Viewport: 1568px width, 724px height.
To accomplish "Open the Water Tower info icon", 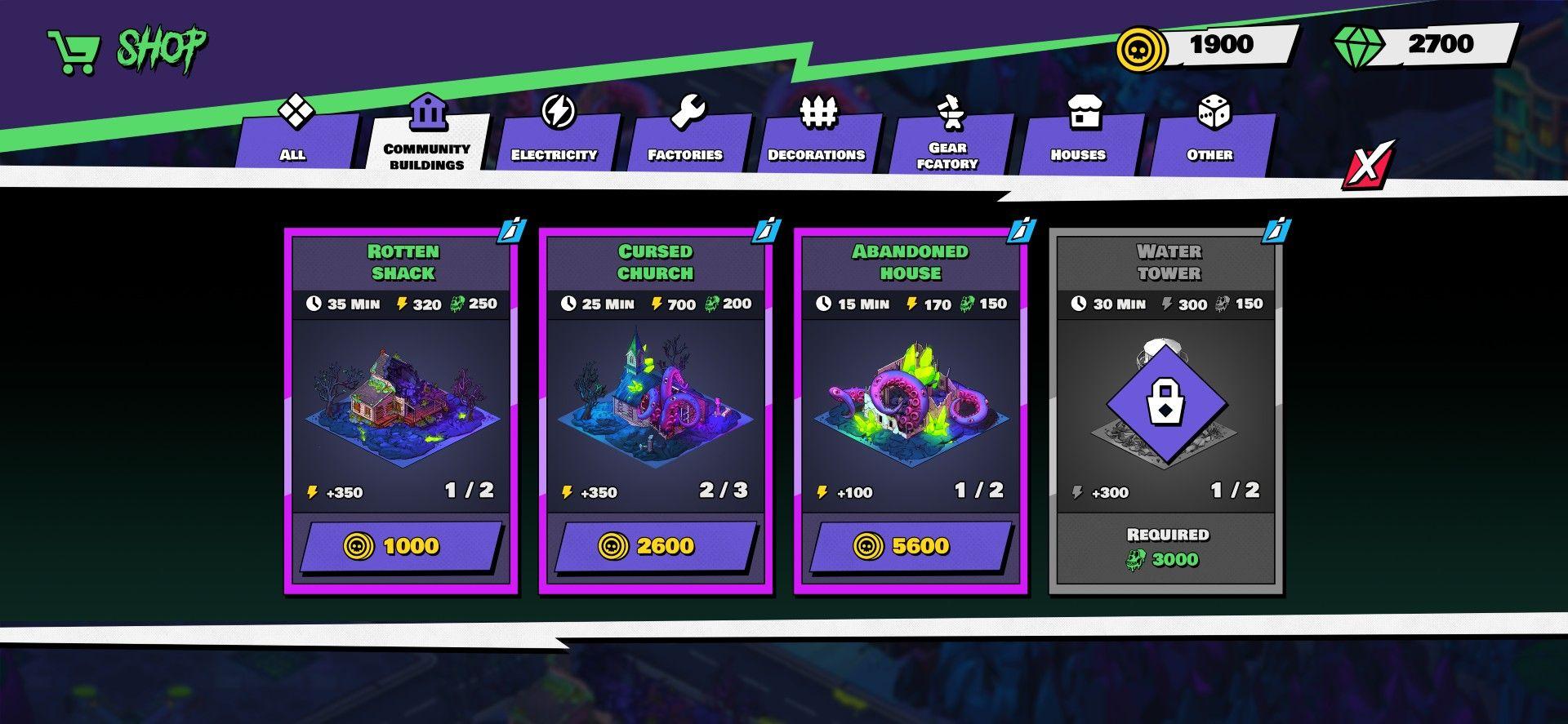I will (1277, 232).
